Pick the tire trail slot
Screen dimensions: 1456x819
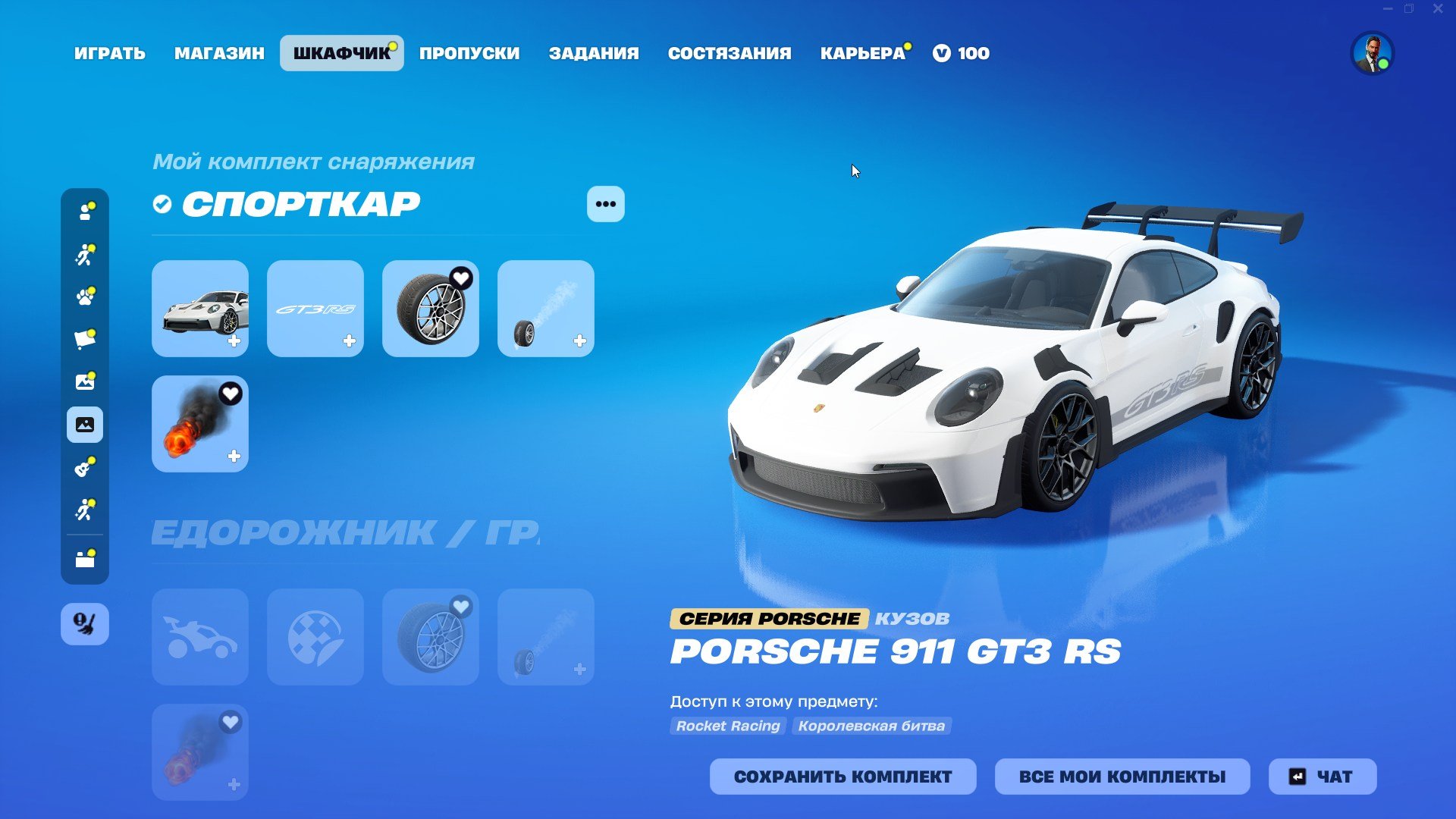click(546, 309)
